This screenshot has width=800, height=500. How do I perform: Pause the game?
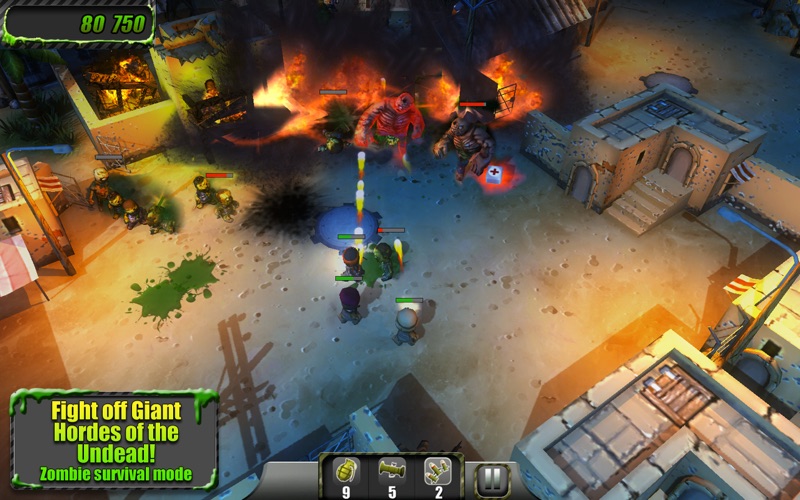point(491,479)
